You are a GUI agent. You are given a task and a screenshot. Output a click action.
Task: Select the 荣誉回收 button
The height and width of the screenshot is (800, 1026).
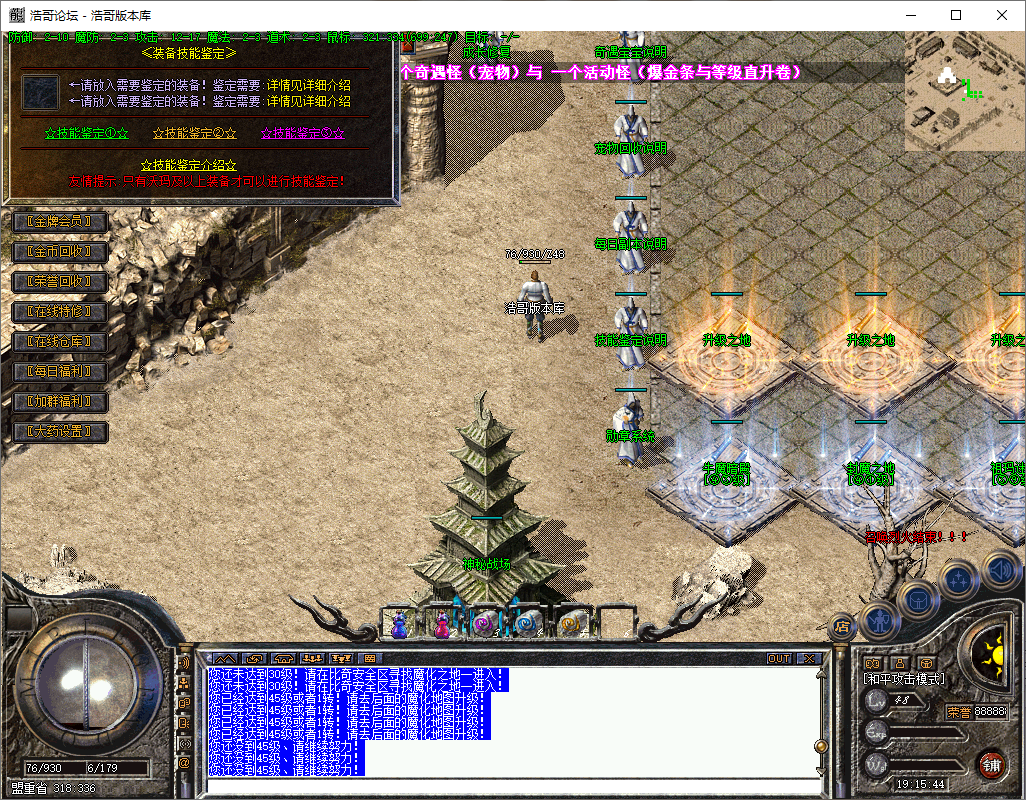(x=59, y=281)
